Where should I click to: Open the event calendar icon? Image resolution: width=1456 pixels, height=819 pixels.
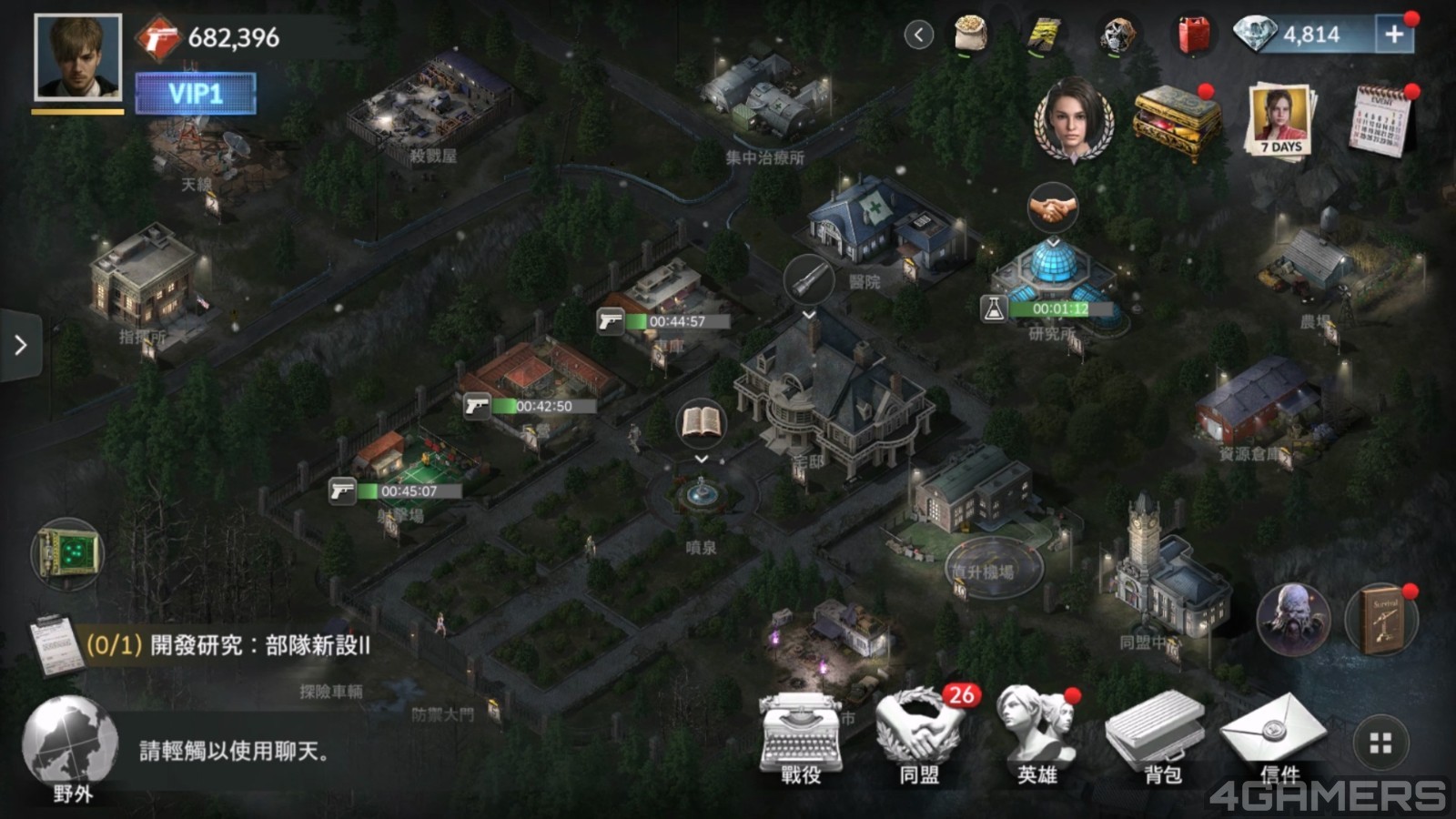tap(1381, 120)
